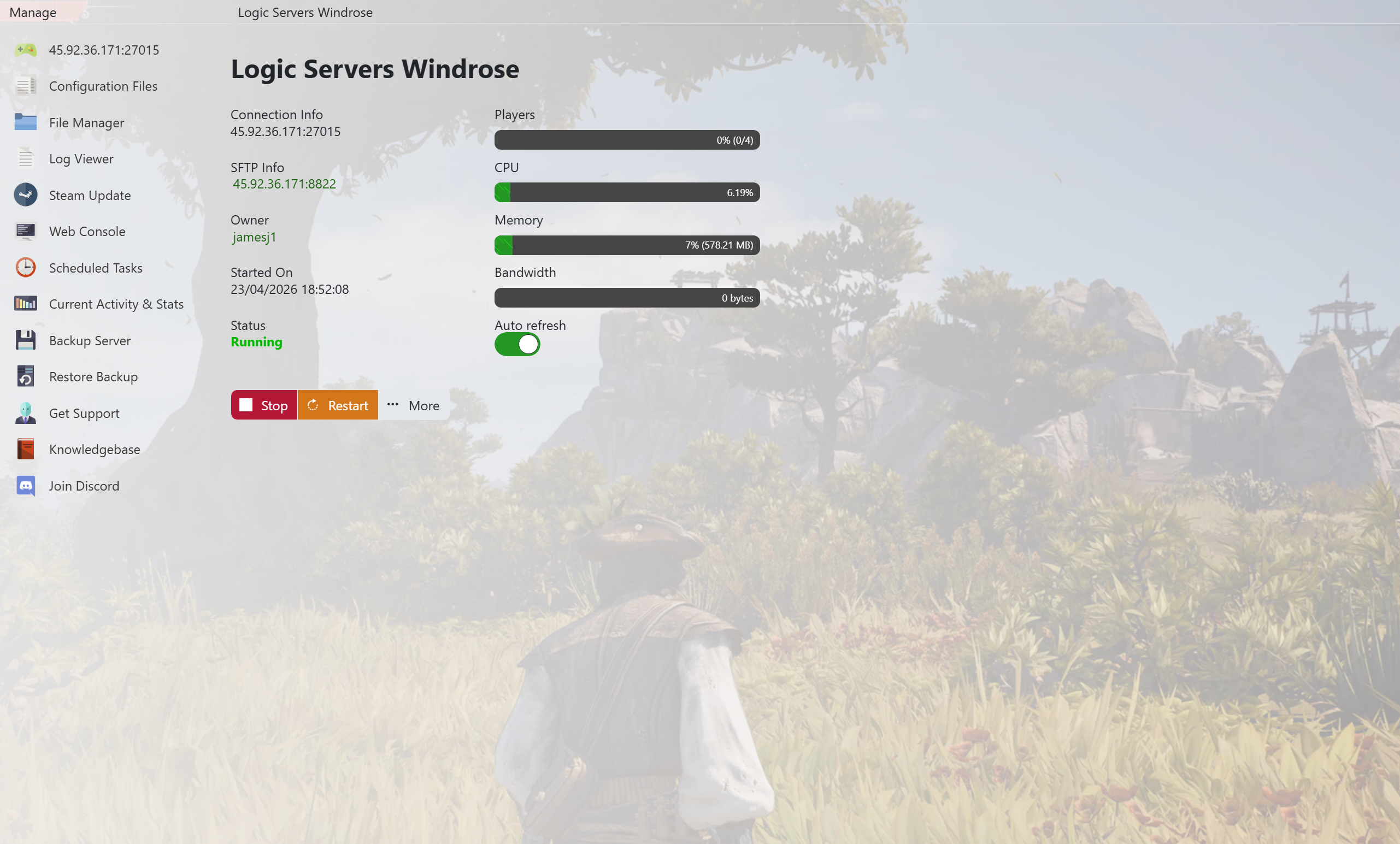Screen dimensions: 1400x844
Task: View Current Activity & Stats
Action: tap(116, 304)
